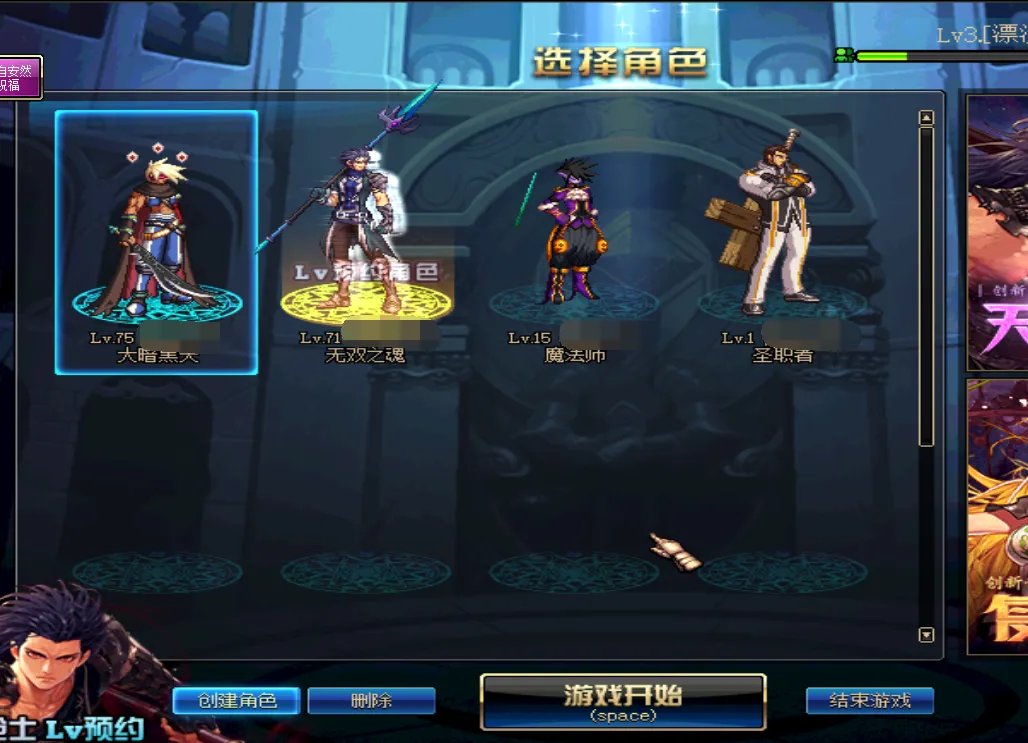Image resolution: width=1028 pixels, height=743 pixels.
Task: Click the scroll-down arrow of character list
Action: pos(926,634)
